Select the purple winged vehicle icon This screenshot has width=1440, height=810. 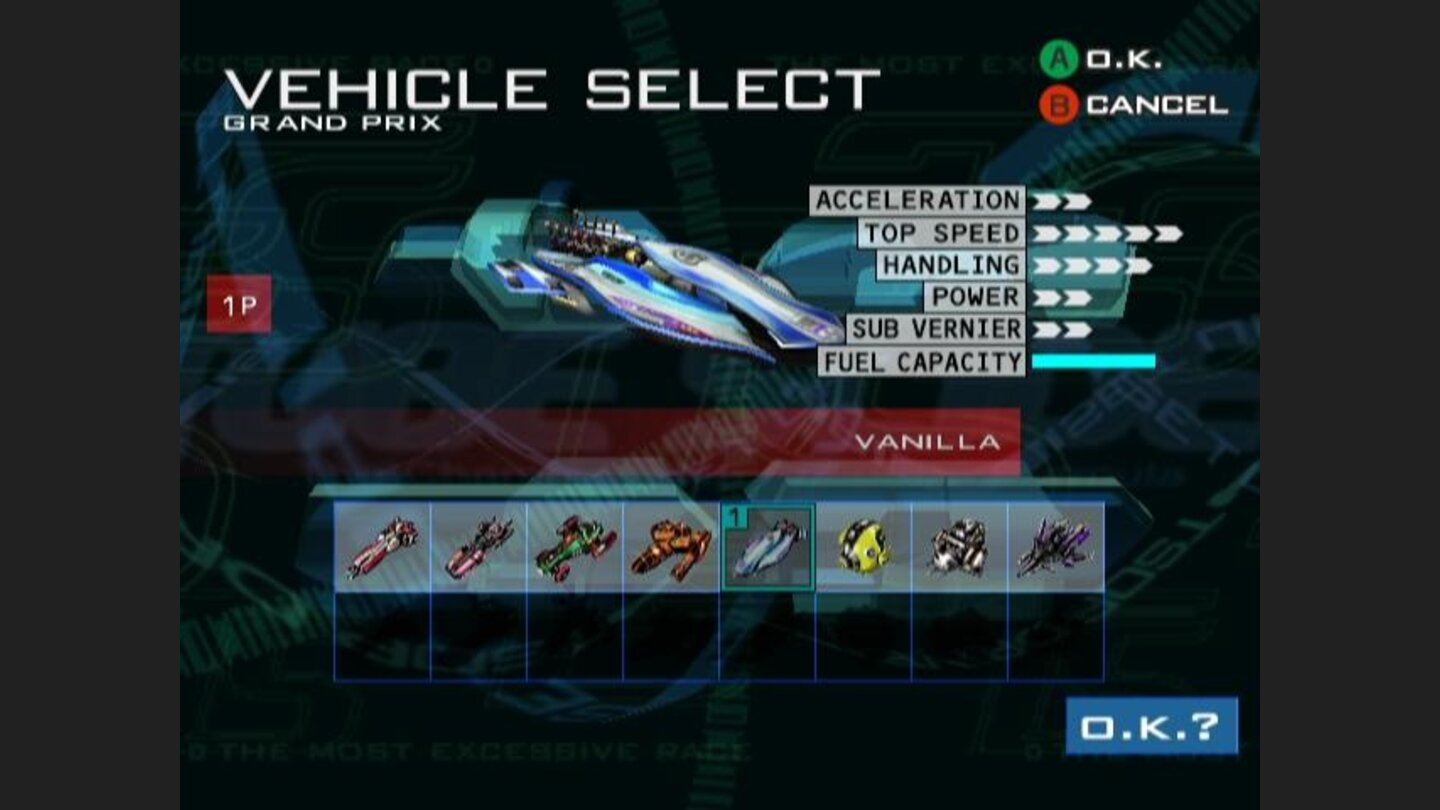click(x=1057, y=547)
